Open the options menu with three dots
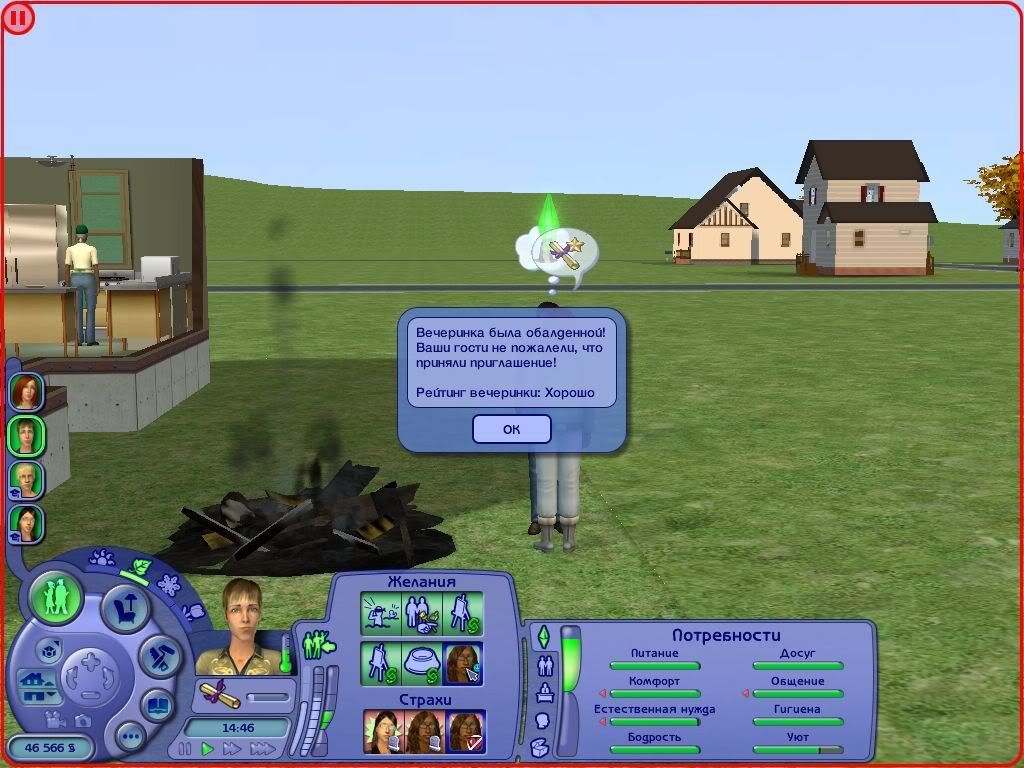1024x768 pixels. [x=130, y=738]
